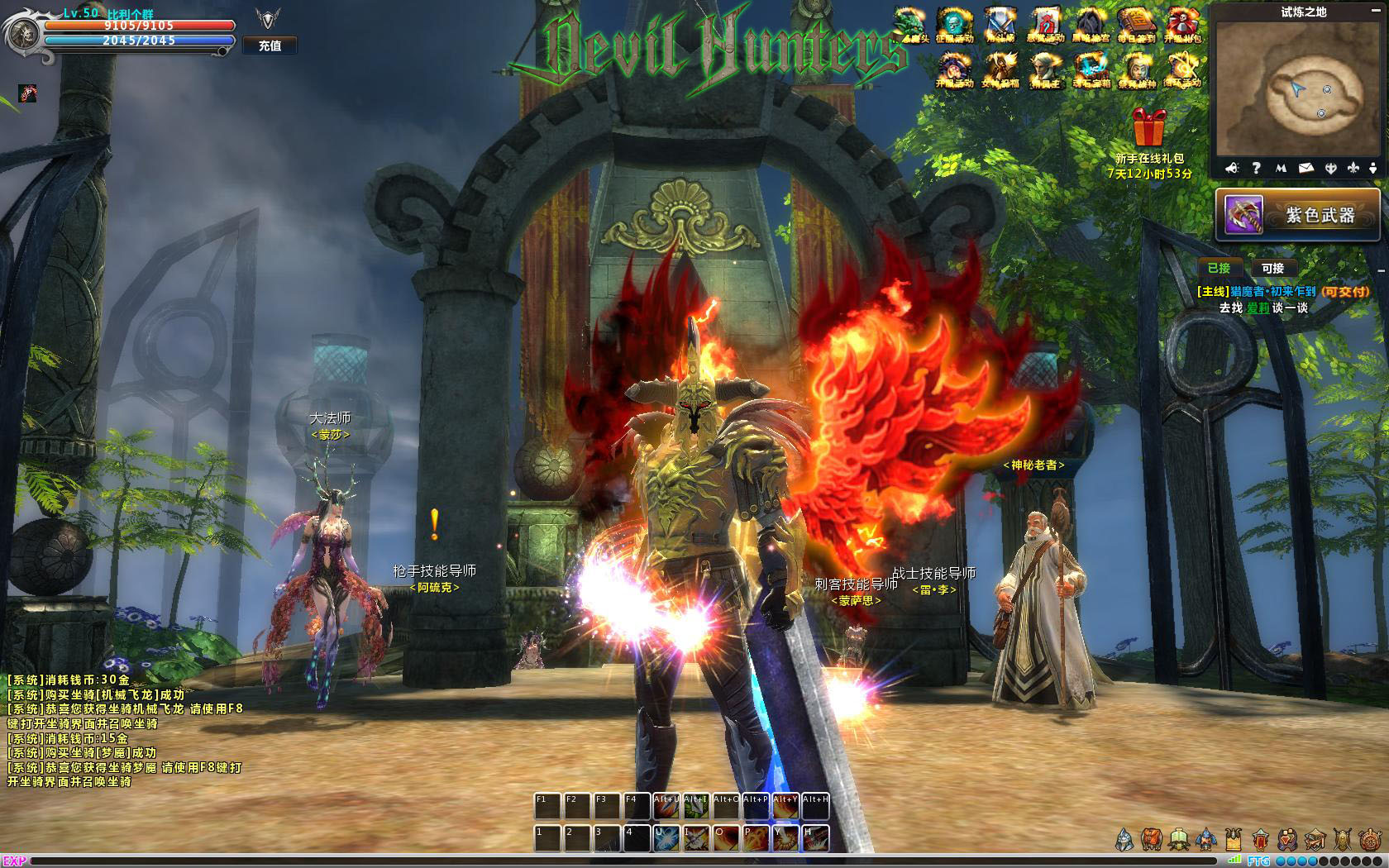Open the 征服活动 skull event icon
The image size is (1389, 868).
pyautogui.click(x=953, y=25)
